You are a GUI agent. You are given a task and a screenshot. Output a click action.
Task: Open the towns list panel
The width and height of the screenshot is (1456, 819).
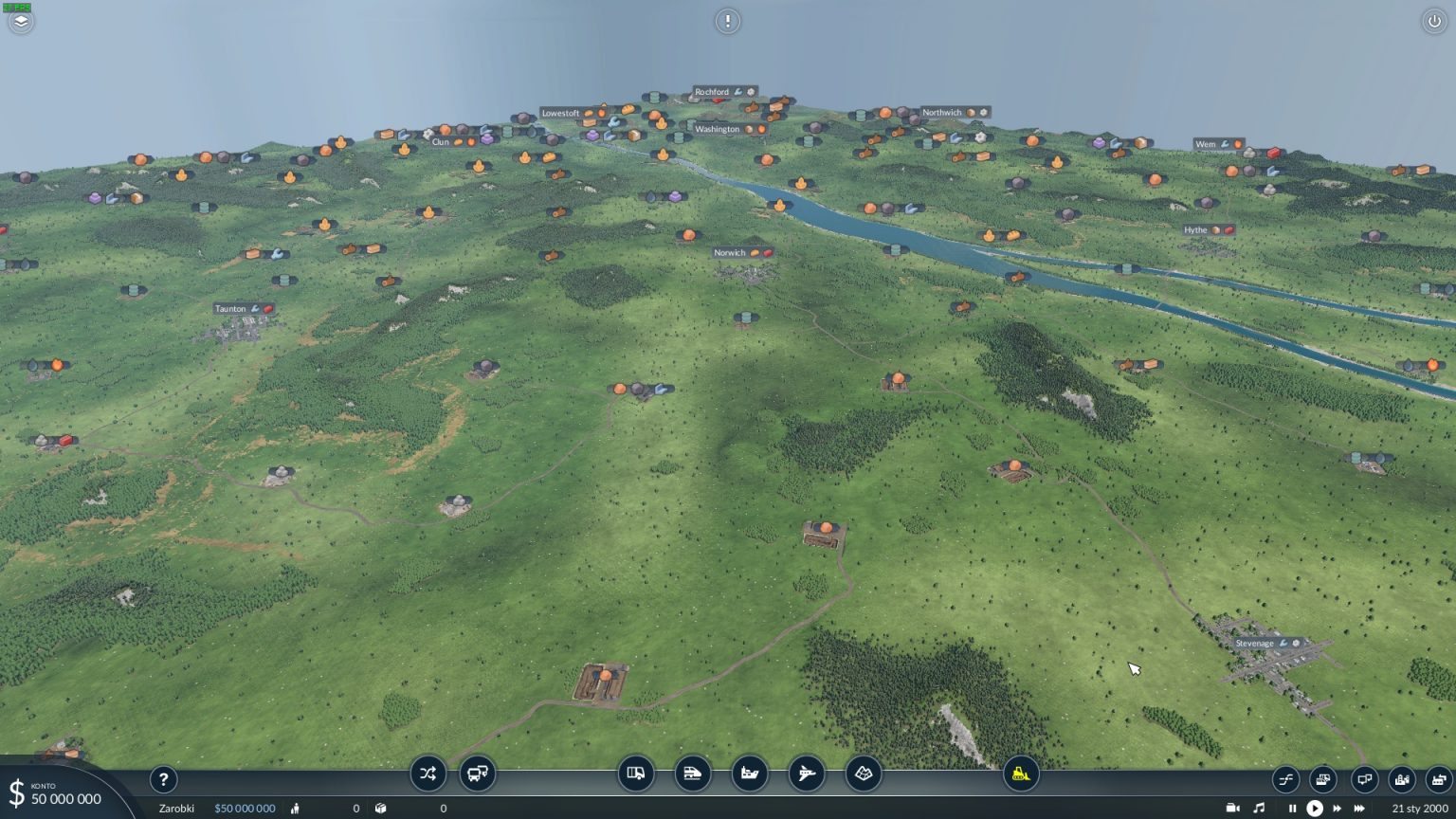point(1401,779)
